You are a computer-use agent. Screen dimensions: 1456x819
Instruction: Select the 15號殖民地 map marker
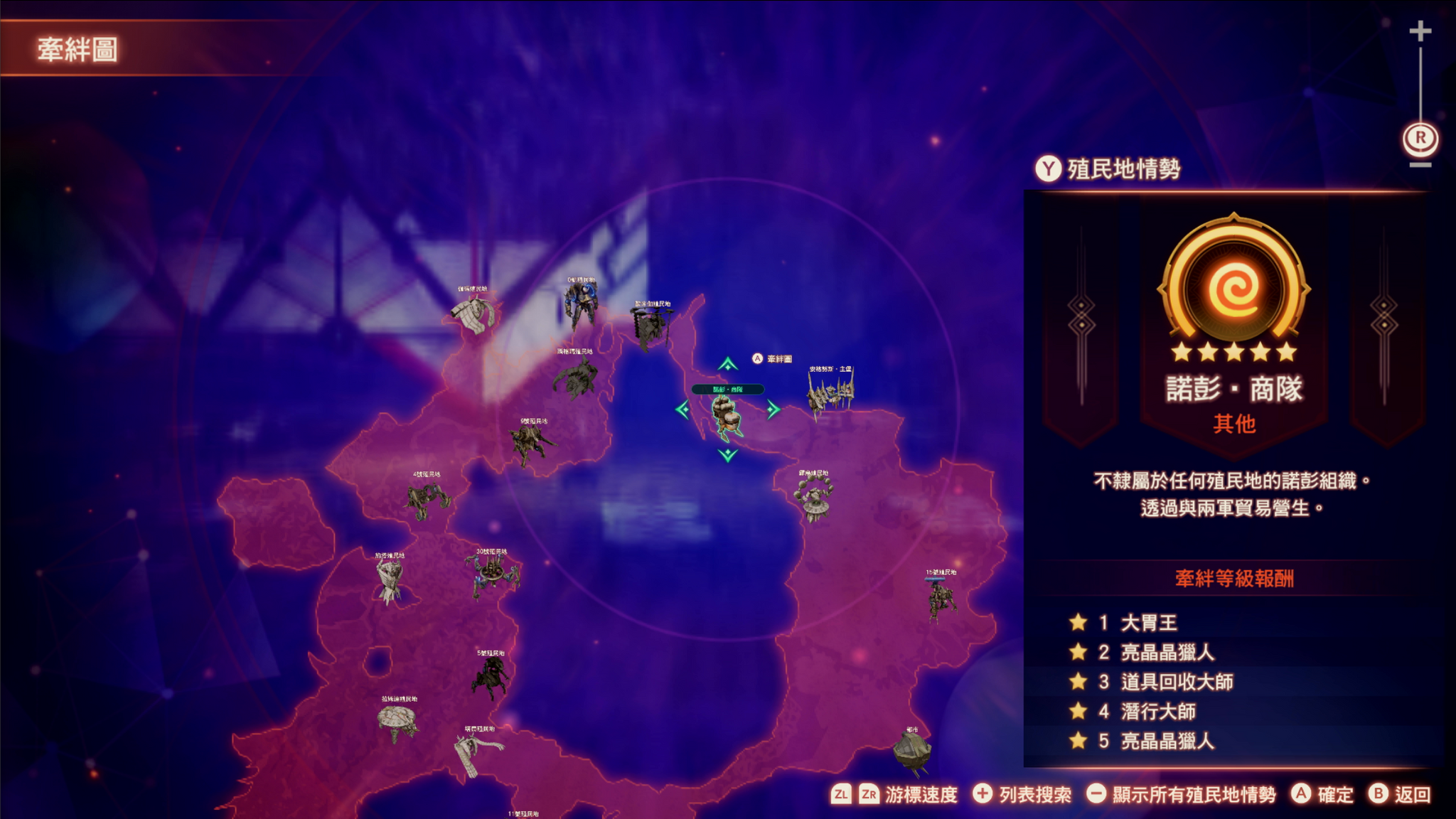click(x=941, y=599)
